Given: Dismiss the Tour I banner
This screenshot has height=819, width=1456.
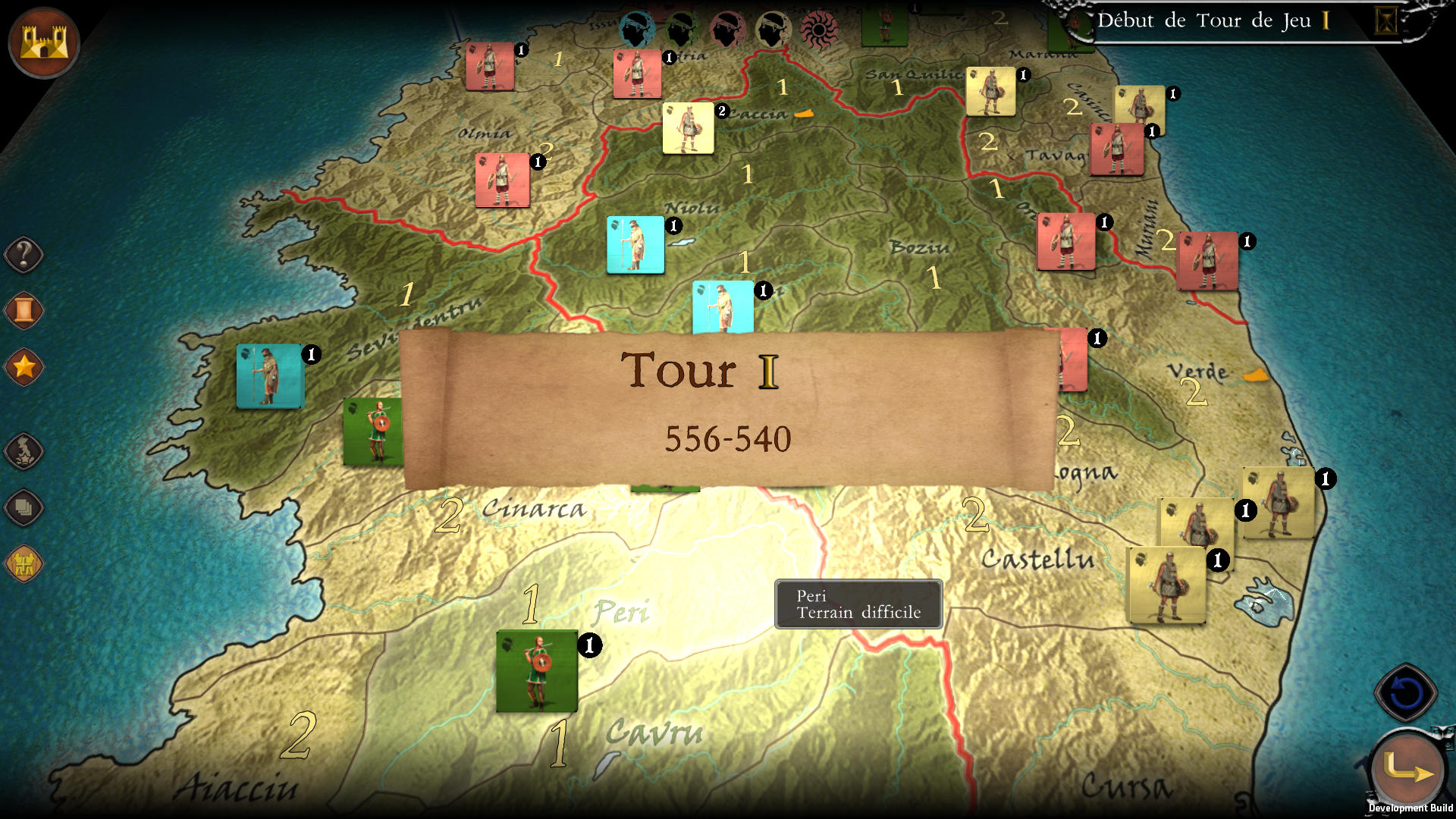Looking at the screenshot, I should pos(728,402).
